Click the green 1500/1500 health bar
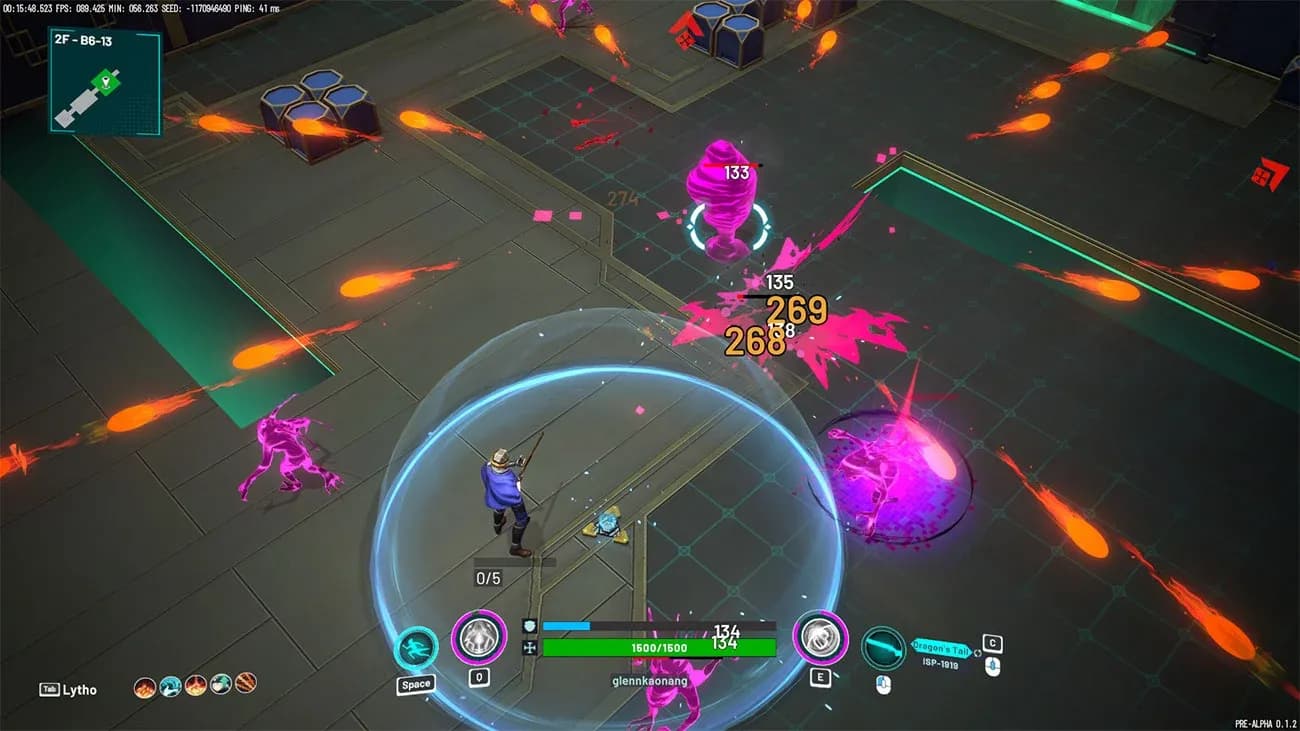This screenshot has height=731, width=1300. [660, 646]
